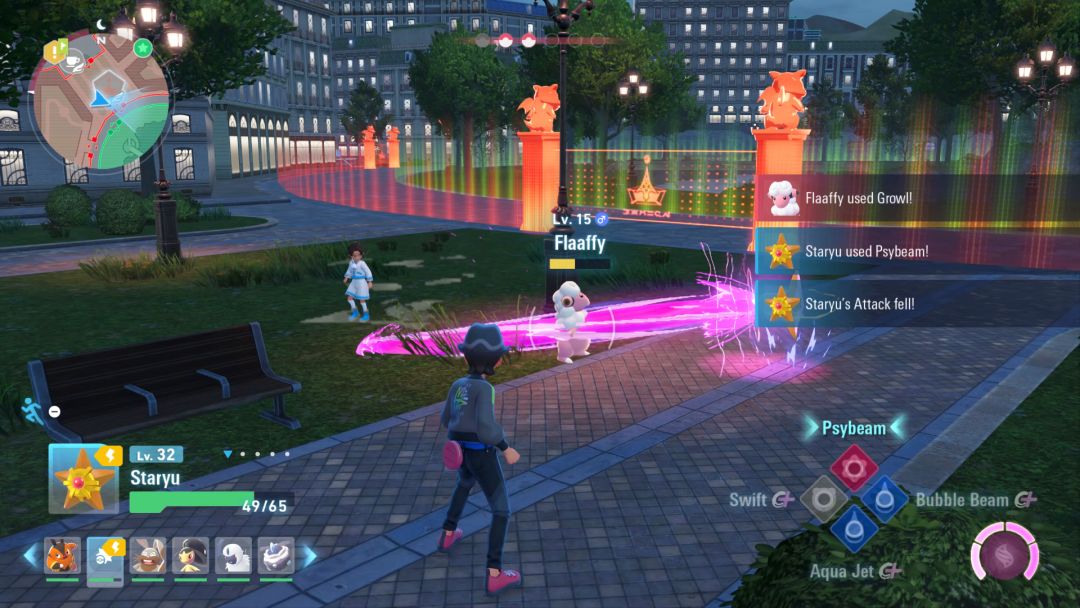Switch to the Absol party slot

tap(233, 556)
